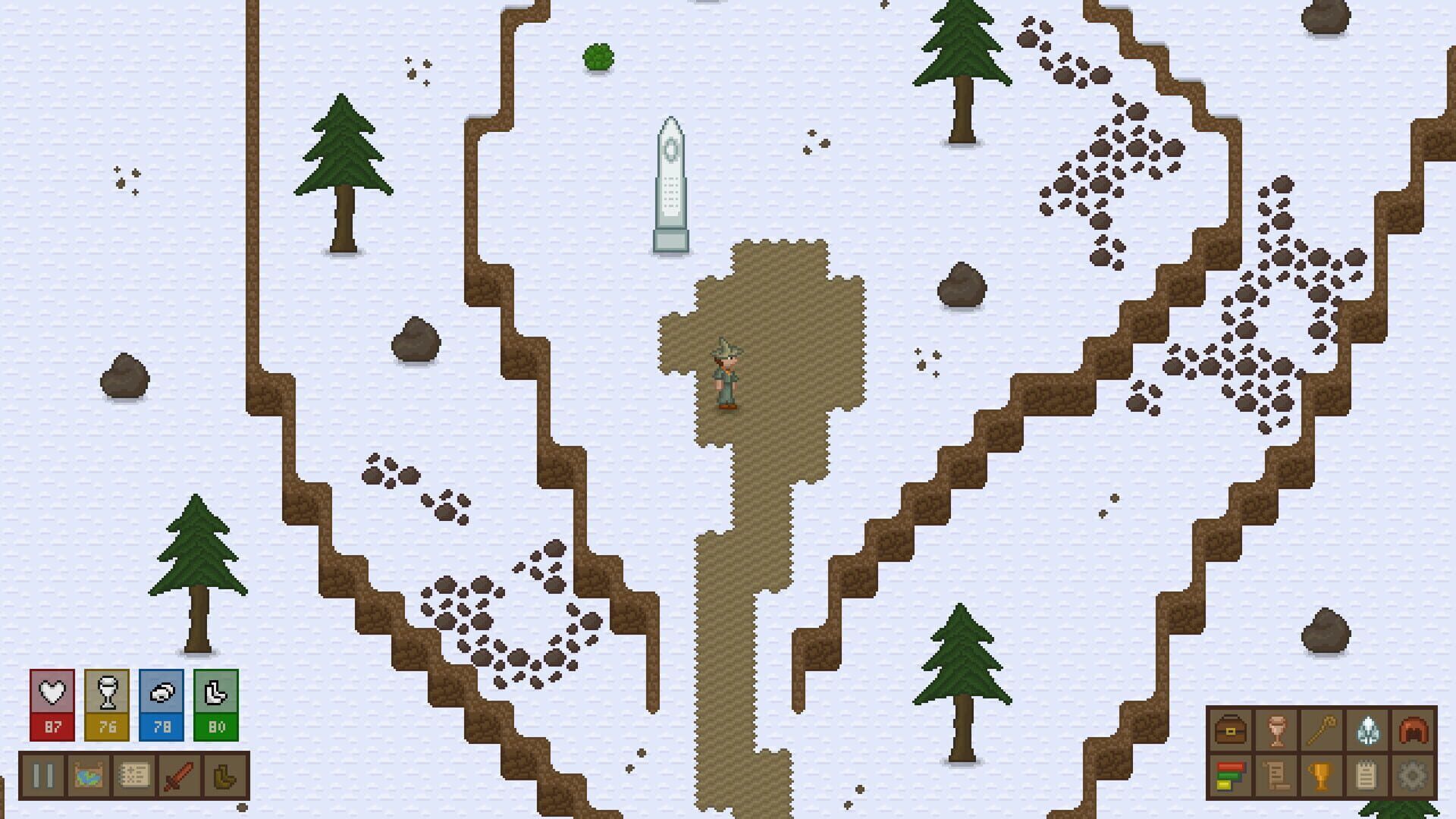Viewport: 1456px width, 819px height.
Task: View achievements via the trophy icon
Action: coord(1321,776)
